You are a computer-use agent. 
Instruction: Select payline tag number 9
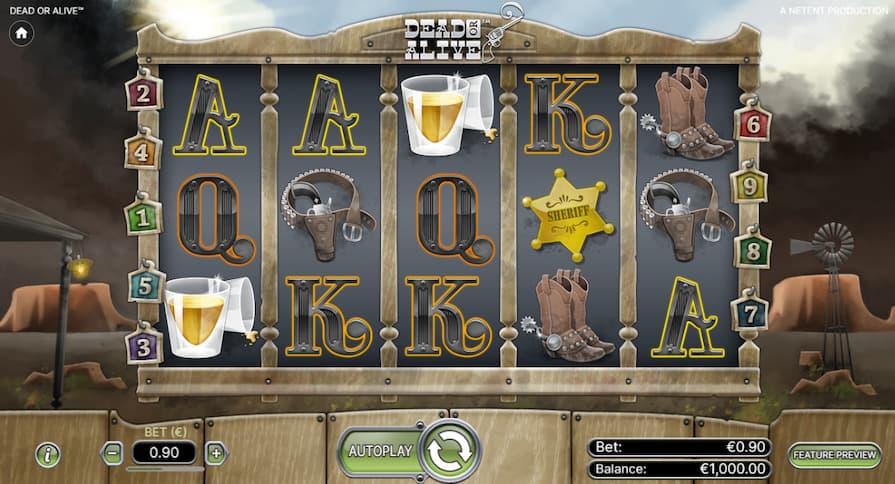[749, 186]
